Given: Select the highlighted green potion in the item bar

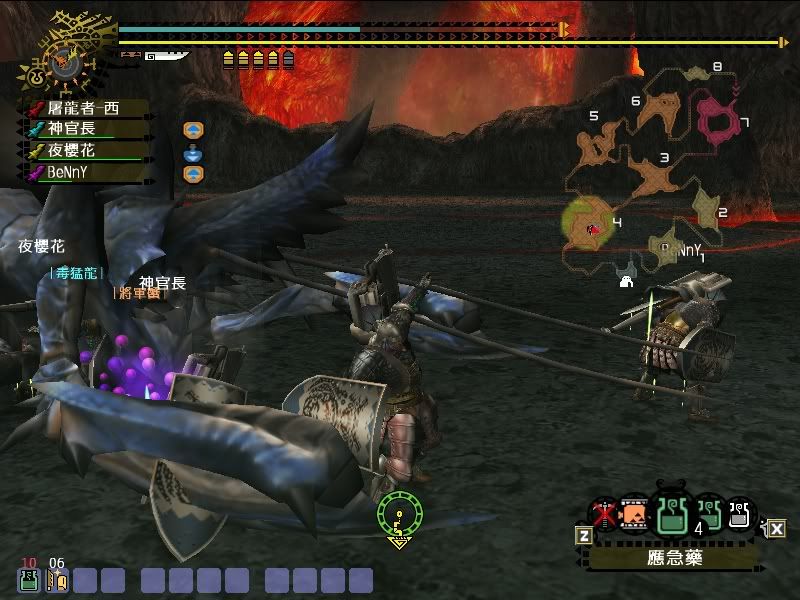Looking at the screenshot, I should tap(670, 515).
